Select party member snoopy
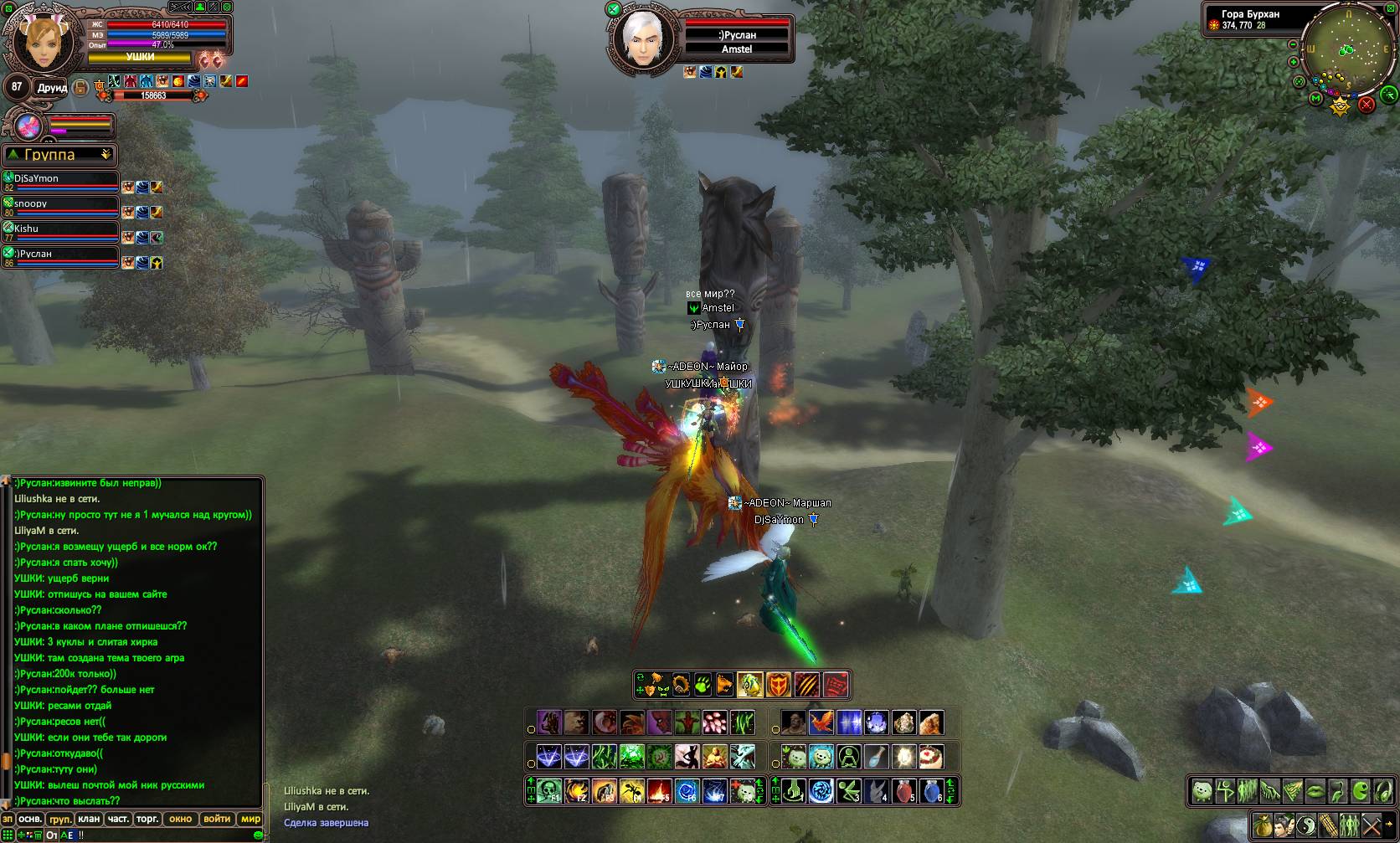Image resolution: width=1400 pixels, height=843 pixels. point(60,205)
